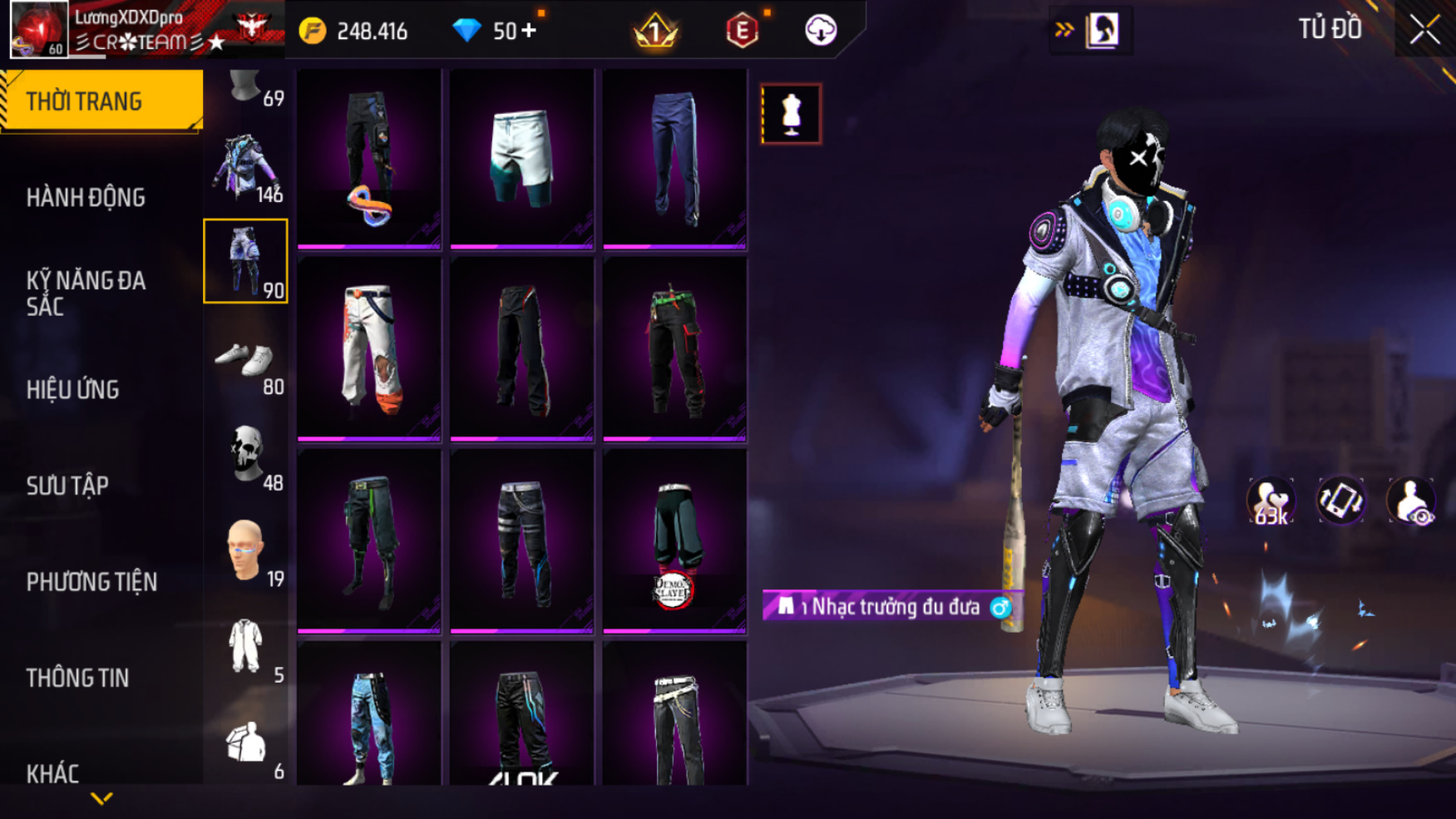The image size is (1456, 819).
Task: Close the wardrobe screen
Action: (x=1424, y=31)
